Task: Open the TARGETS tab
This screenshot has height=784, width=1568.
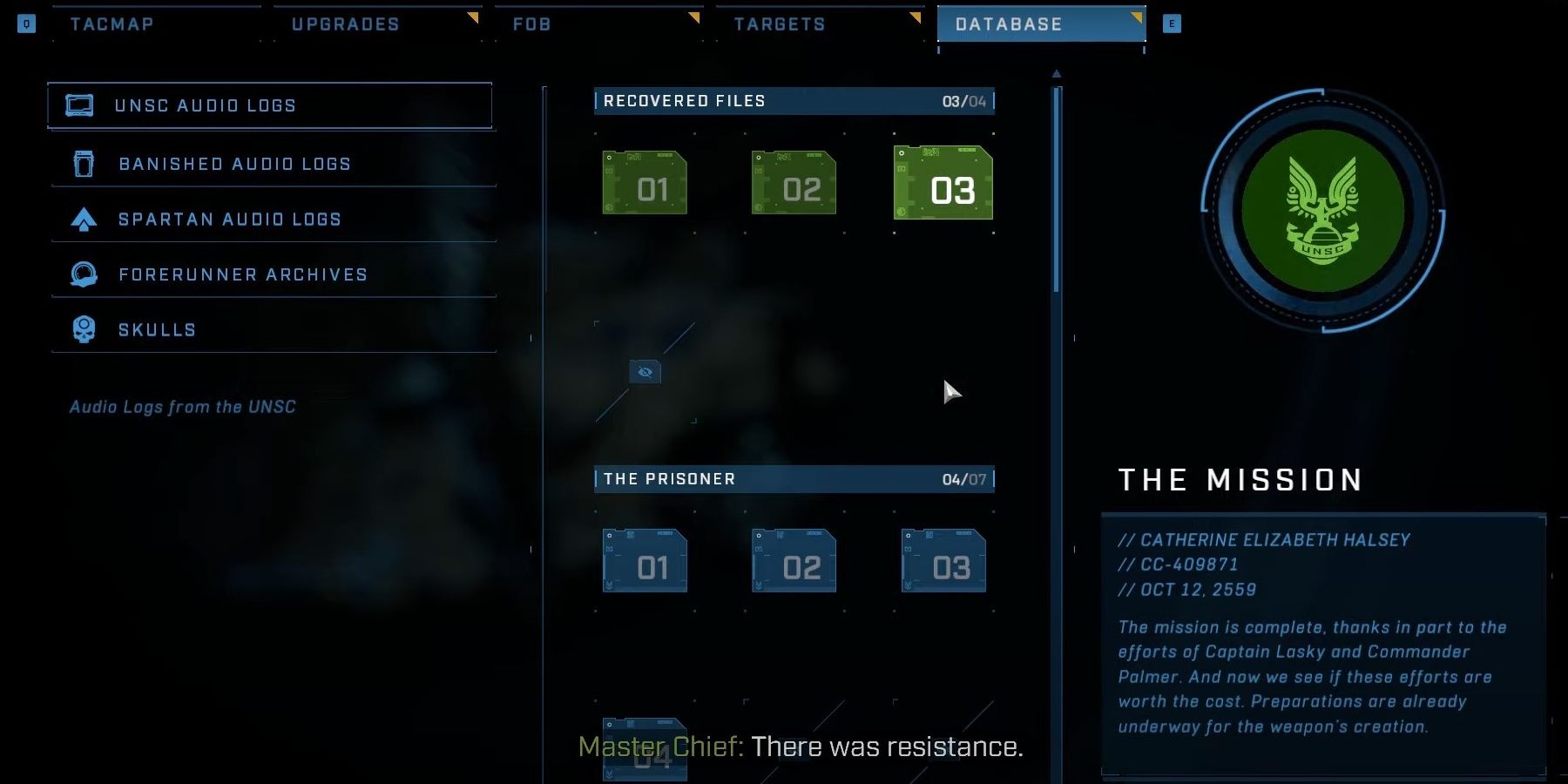Action: pyautogui.click(x=778, y=24)
